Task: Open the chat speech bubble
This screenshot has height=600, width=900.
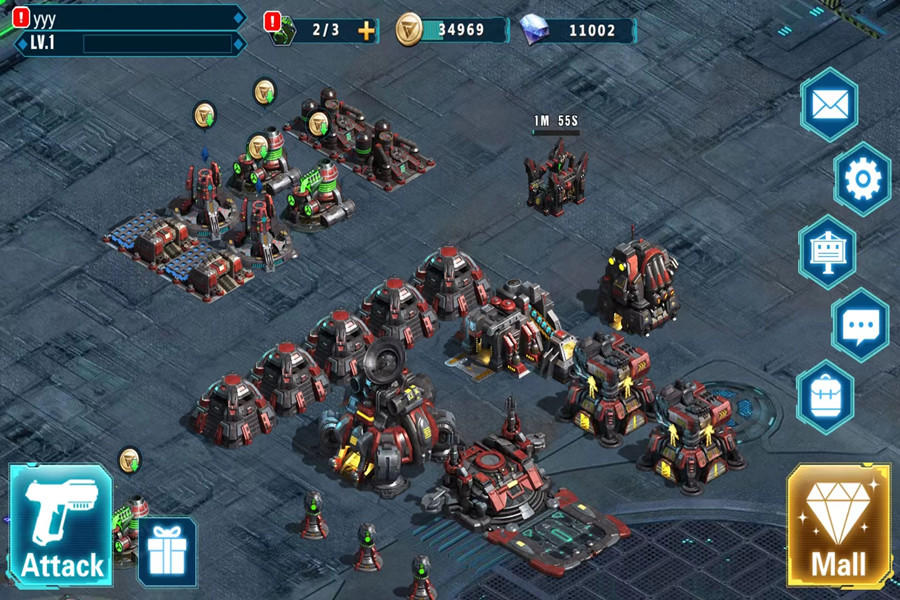Action: tap(860, 325)
